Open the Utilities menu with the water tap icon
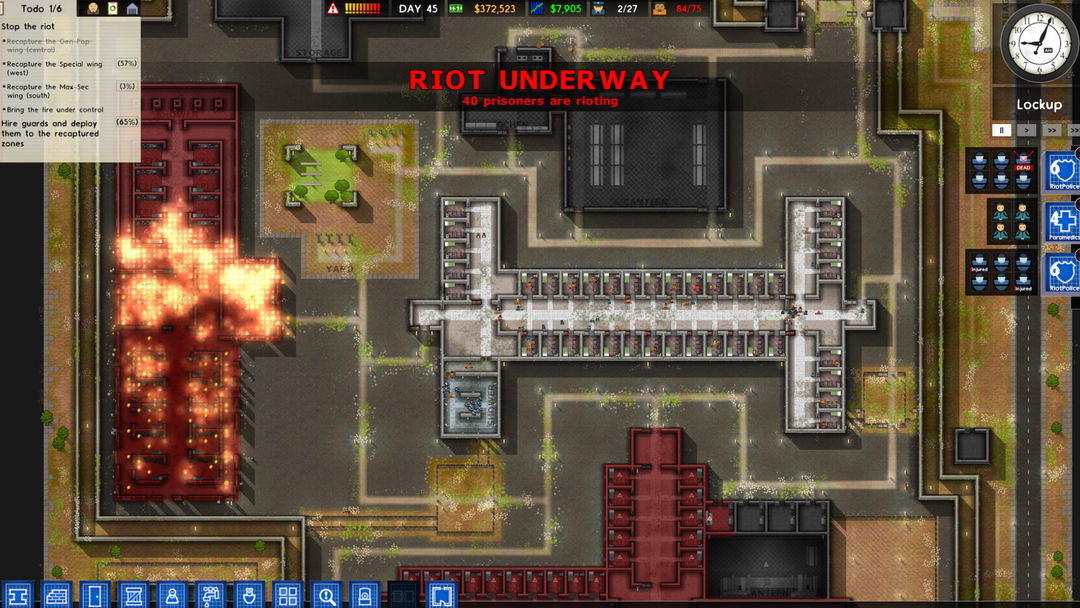The image size is (1080, 608). coord(210,595)
